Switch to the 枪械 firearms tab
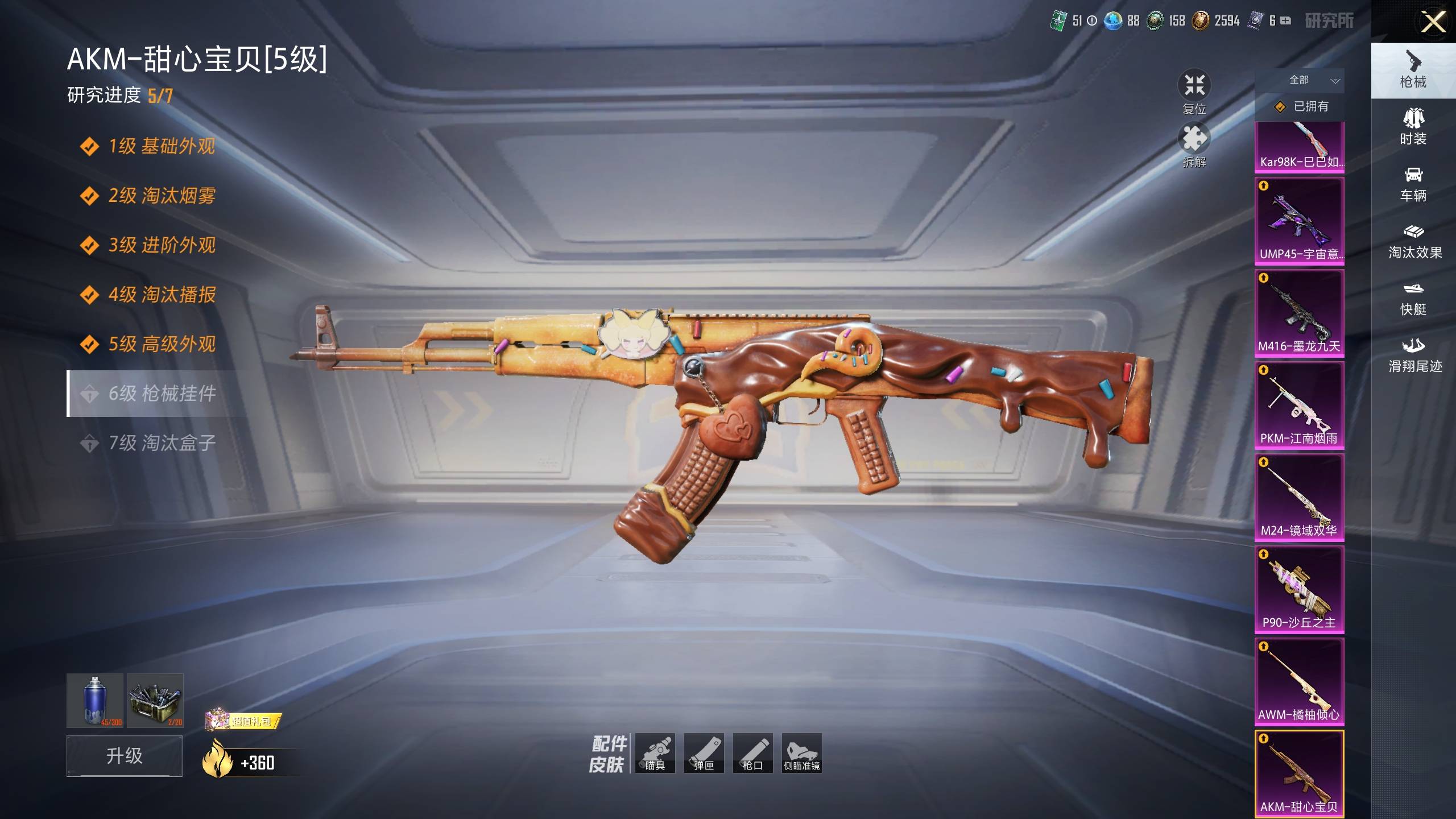 [1413, 71]
